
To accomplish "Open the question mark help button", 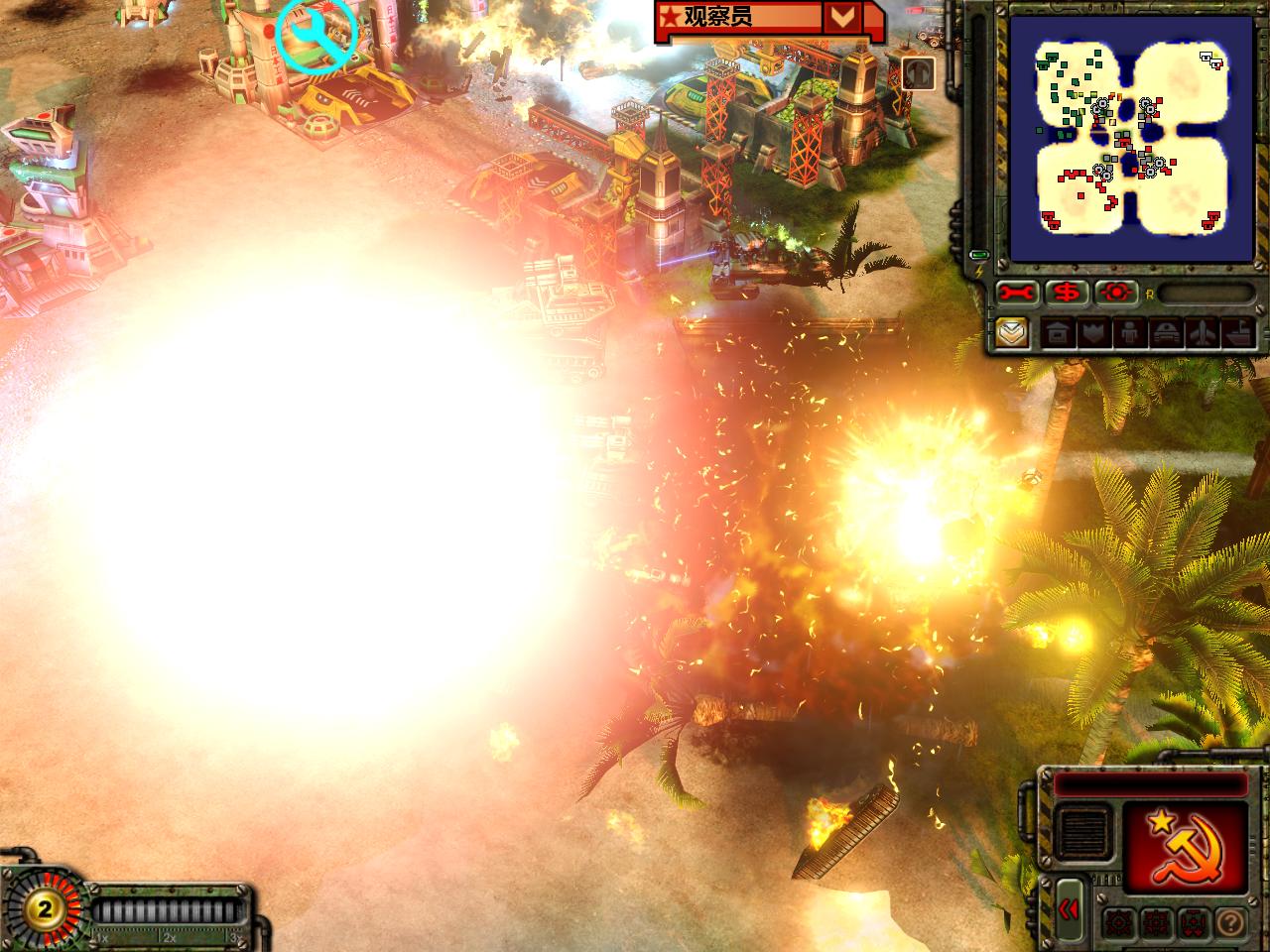I will point(1229,923).
